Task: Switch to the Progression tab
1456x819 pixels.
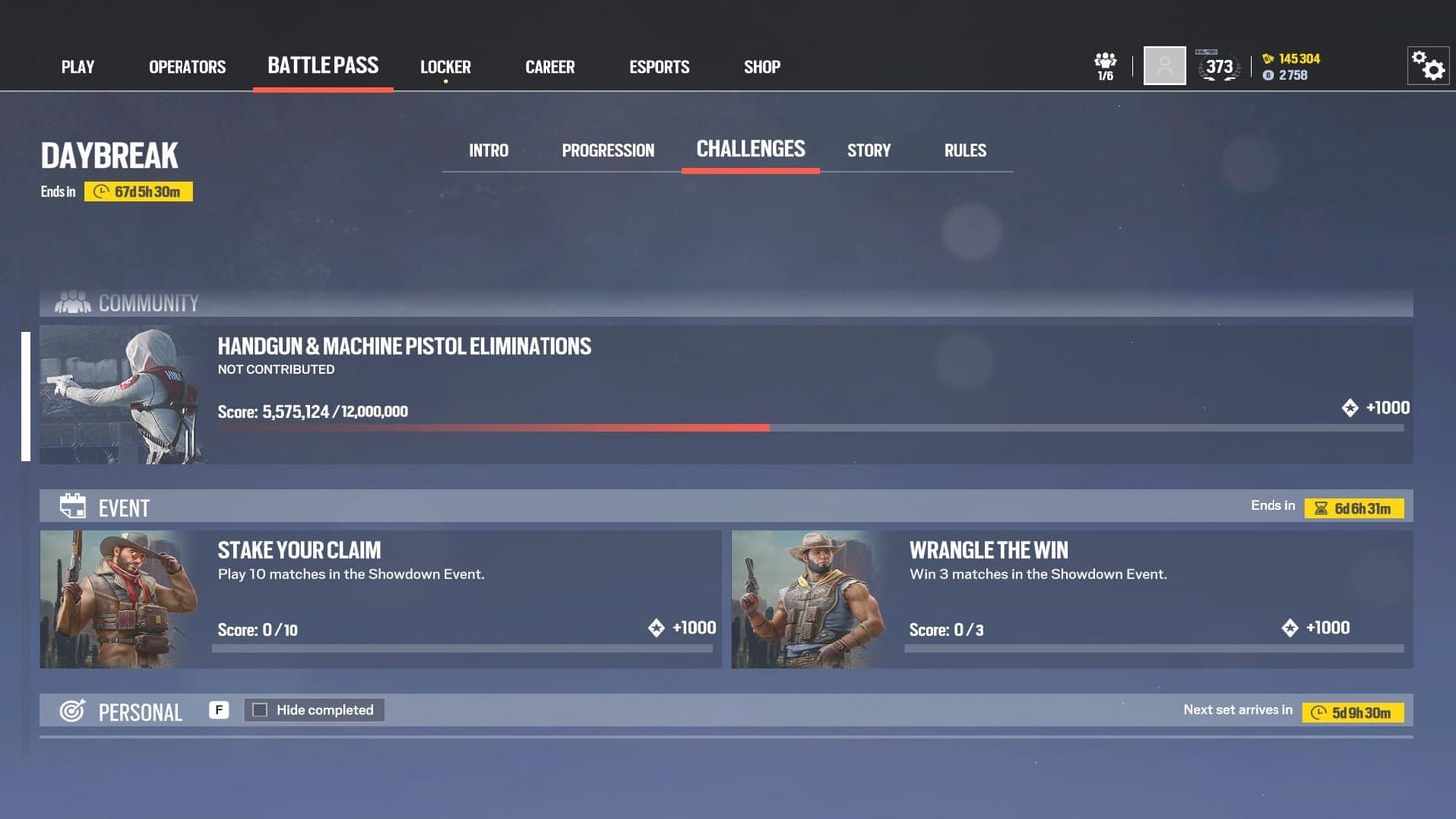Action: tap(608, 150)
